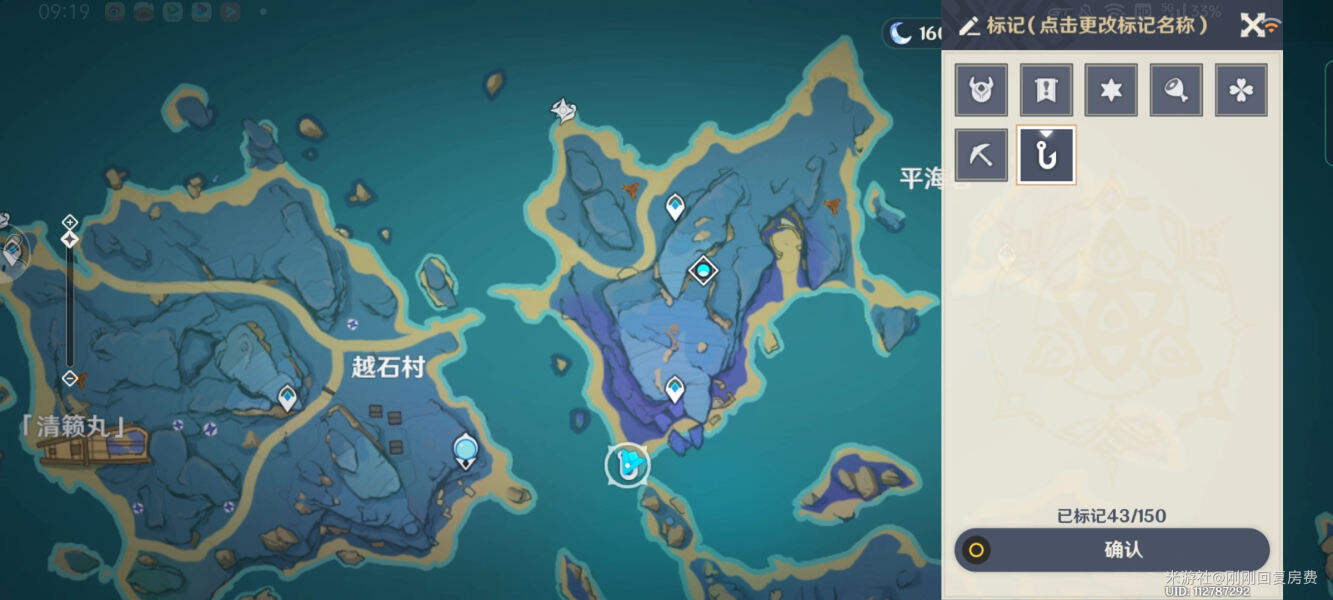Zoom out with the map slider's minus button
The width and height of the screenshot is (1333, 600).
pyautogui.click(x=70, y=378)
